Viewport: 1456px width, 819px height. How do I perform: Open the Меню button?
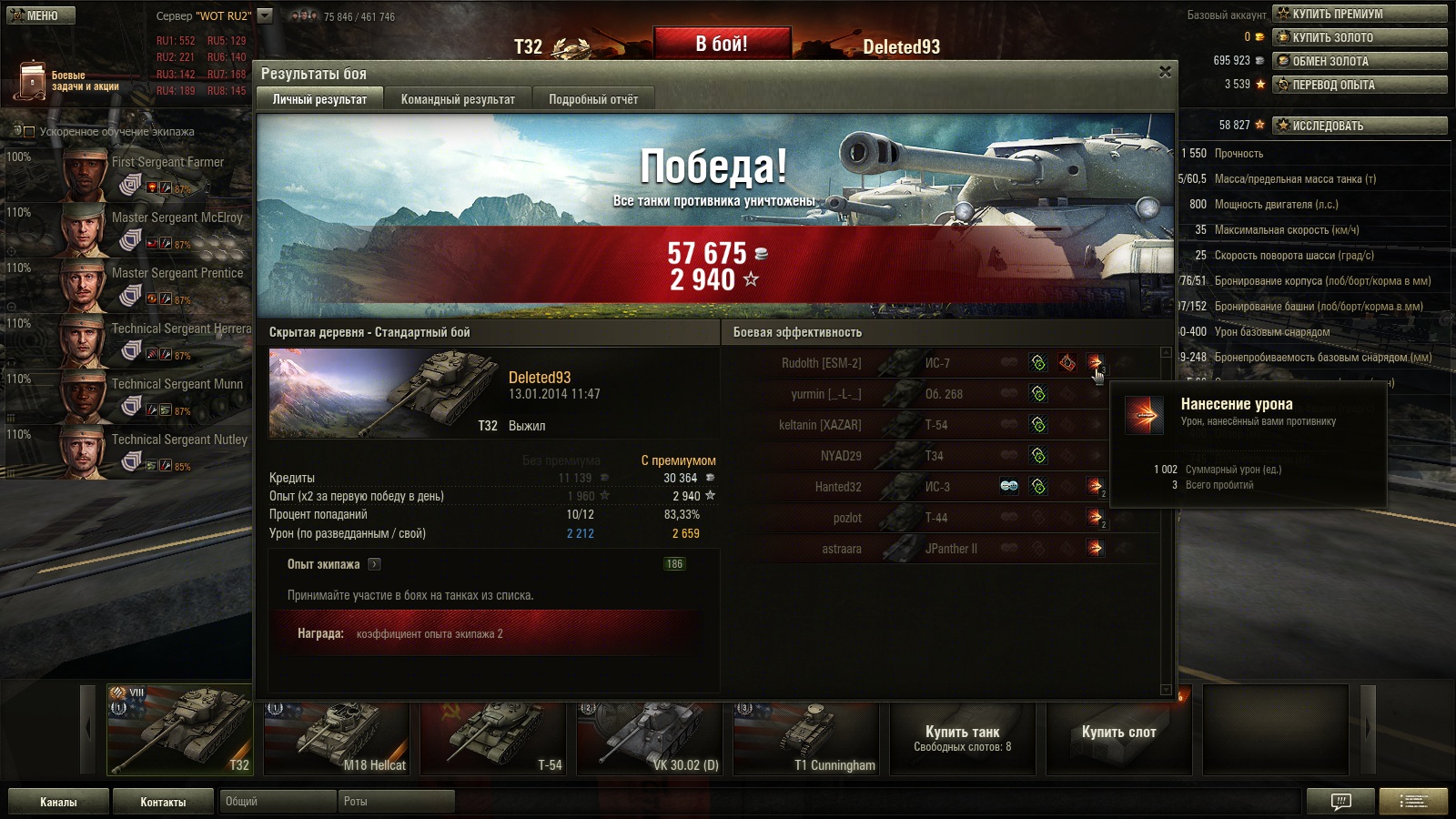click(x=41, y=15)
